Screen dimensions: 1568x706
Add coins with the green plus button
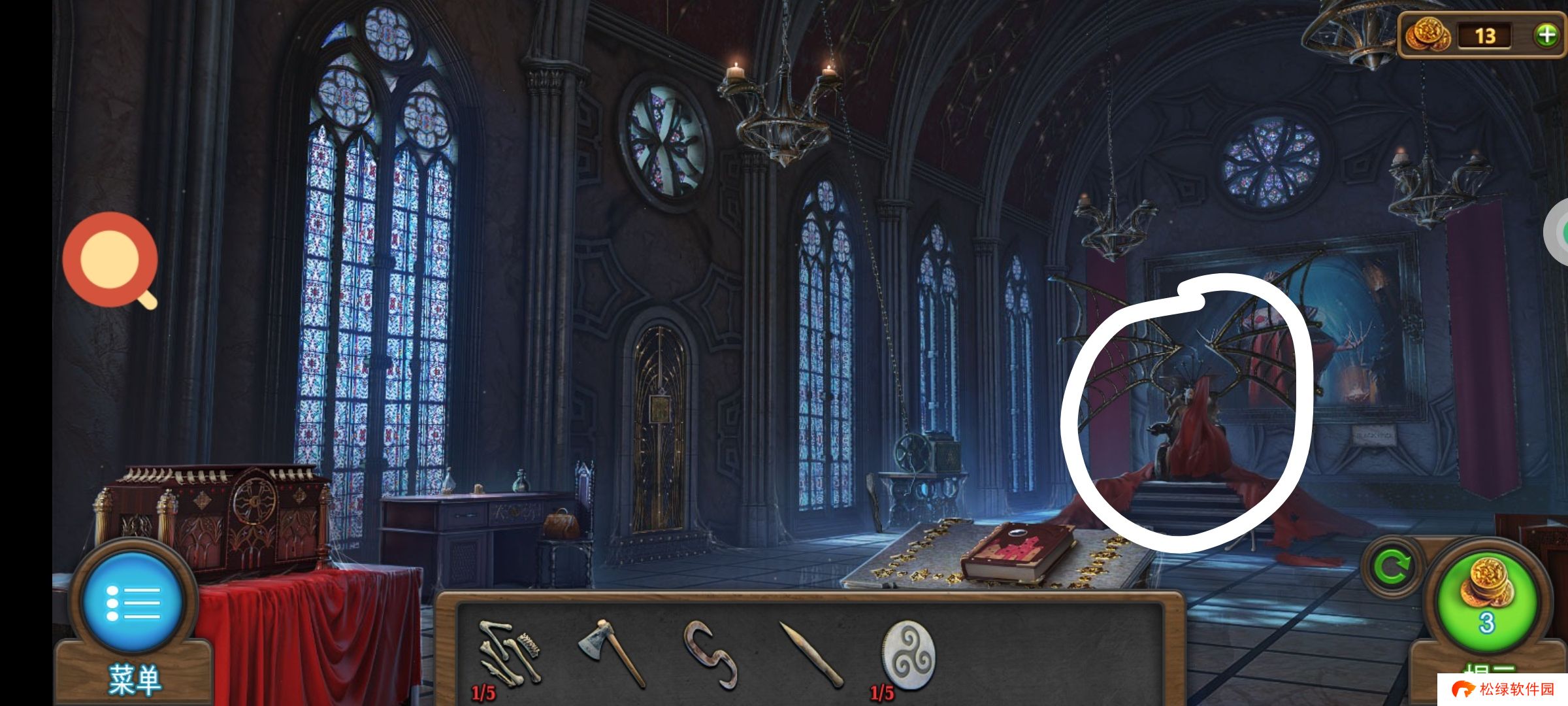click(x=1546, y=35)
